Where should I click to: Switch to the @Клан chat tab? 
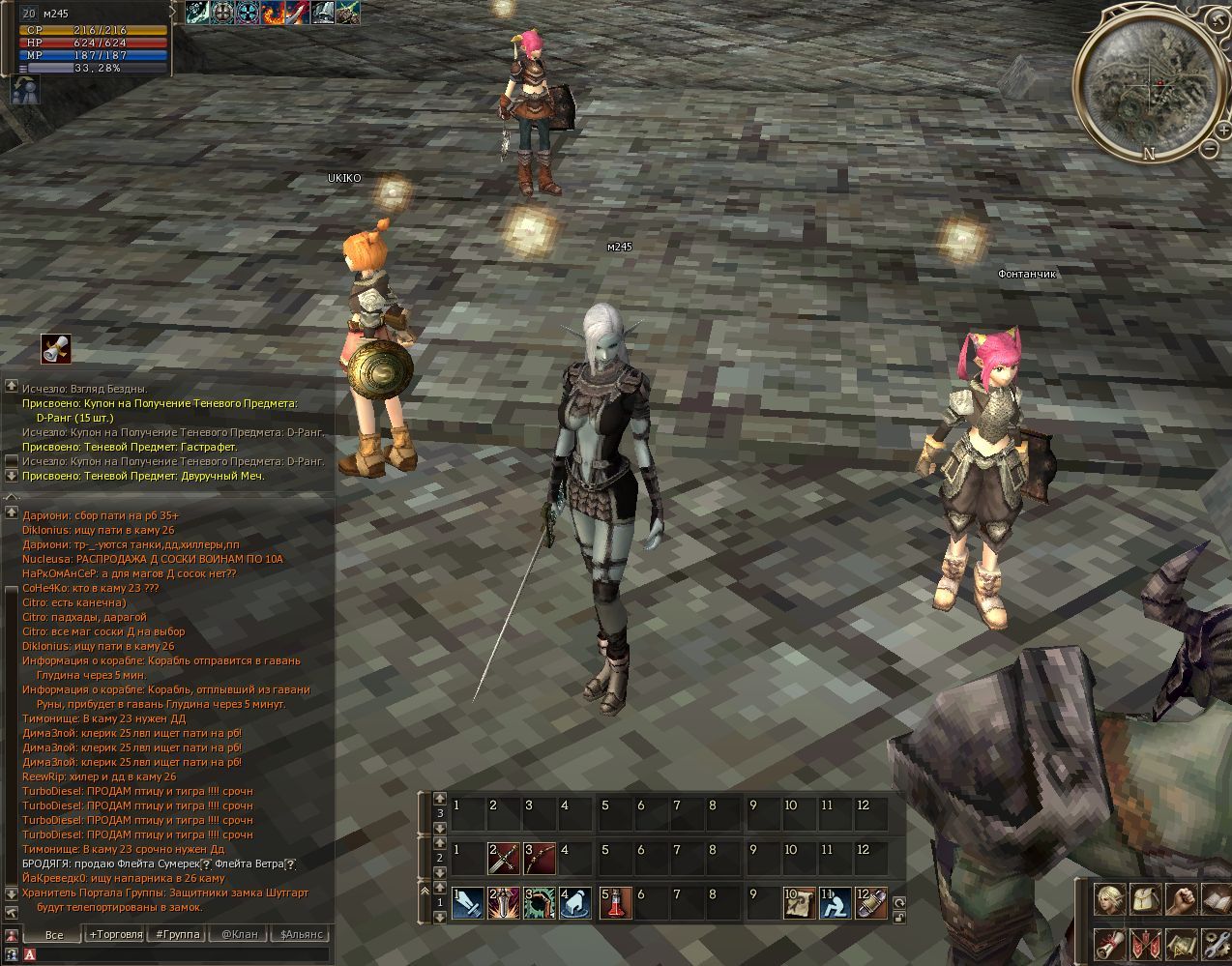click(x=239, y=934)
